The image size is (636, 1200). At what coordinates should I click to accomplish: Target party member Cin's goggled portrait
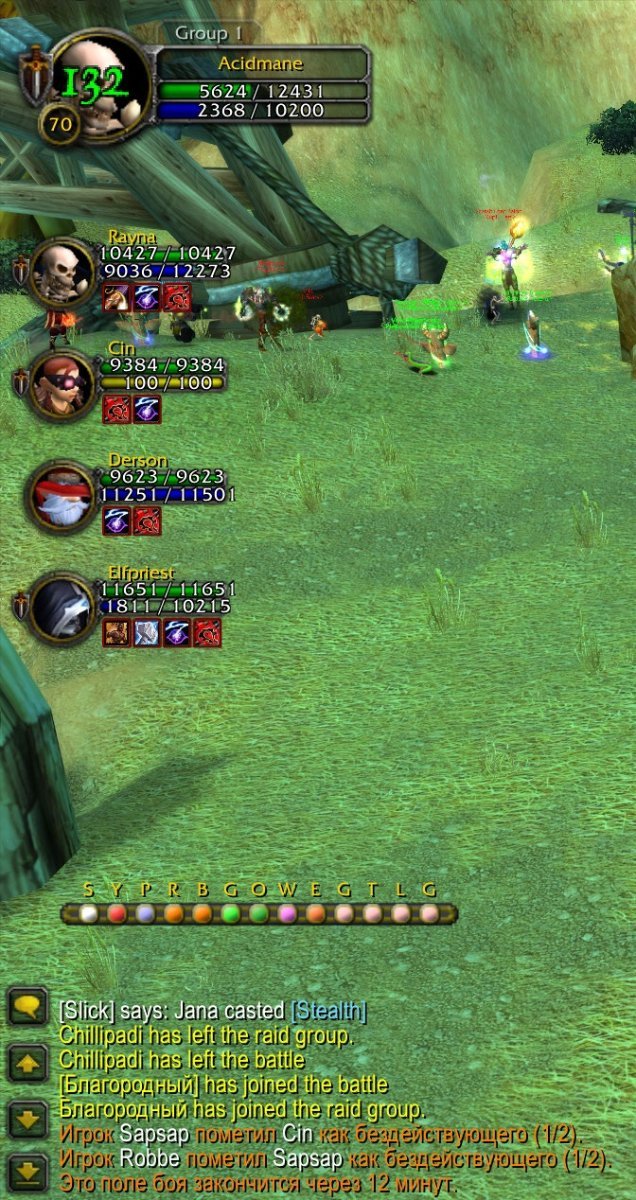point(64,383)
